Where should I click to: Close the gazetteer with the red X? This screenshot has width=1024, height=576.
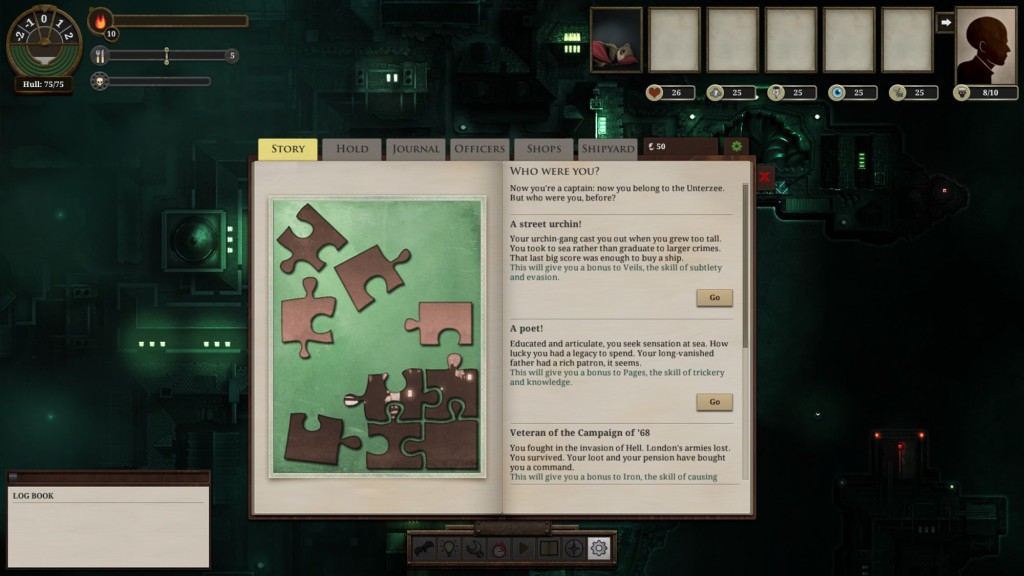click(765, 177)
